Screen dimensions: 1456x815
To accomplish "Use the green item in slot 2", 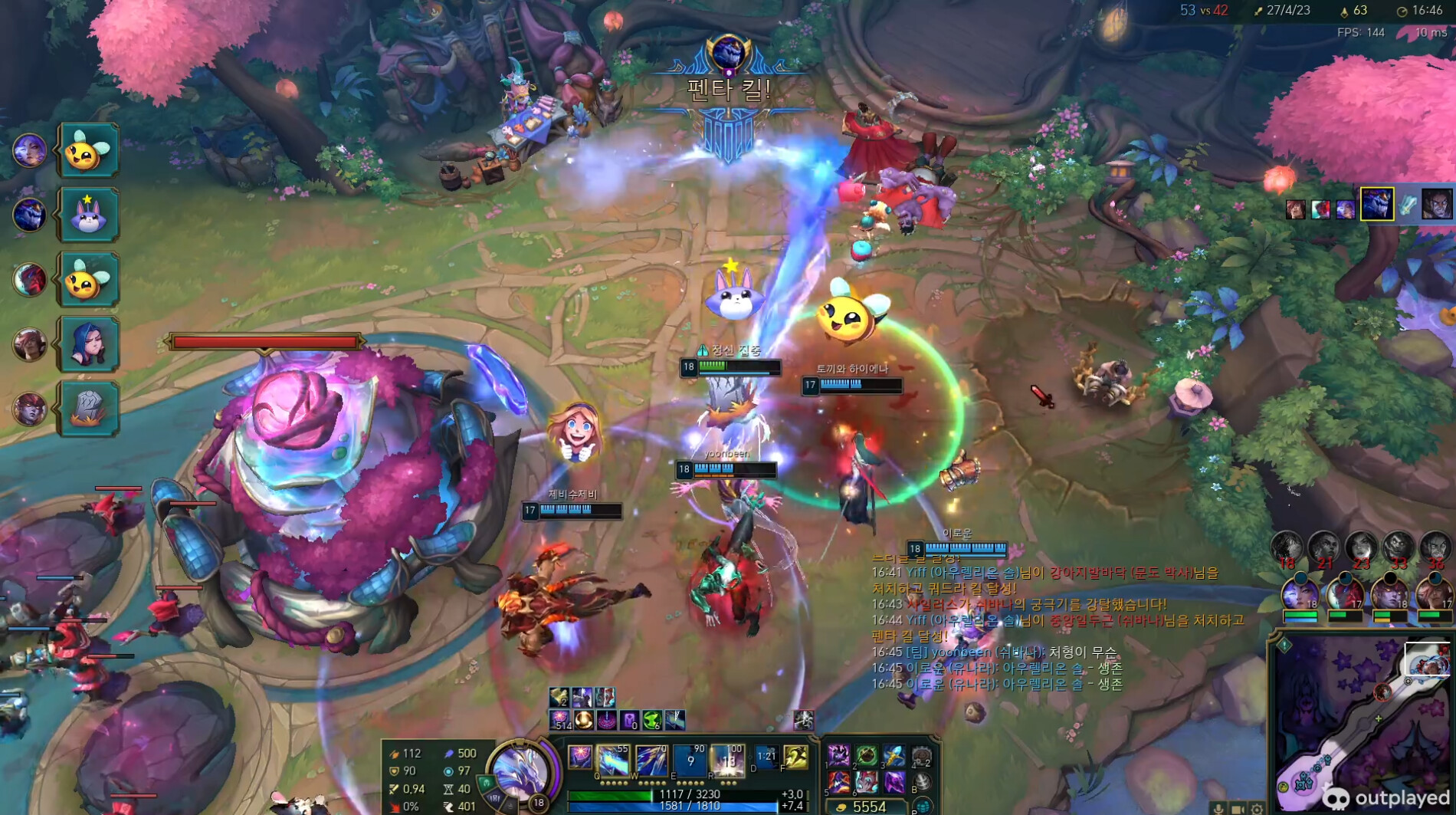I will [867, 757].
